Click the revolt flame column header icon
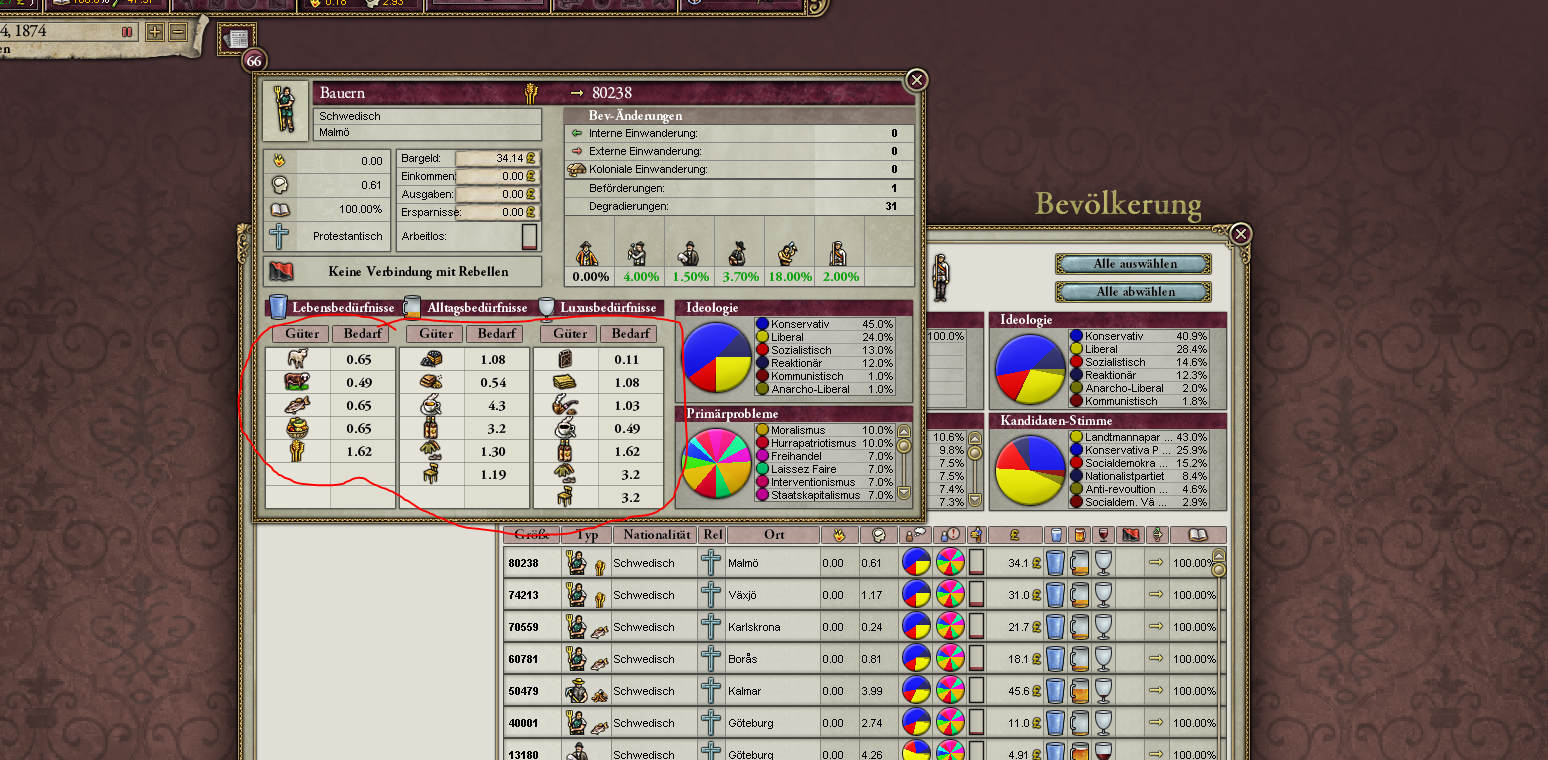 coord(839,535)
